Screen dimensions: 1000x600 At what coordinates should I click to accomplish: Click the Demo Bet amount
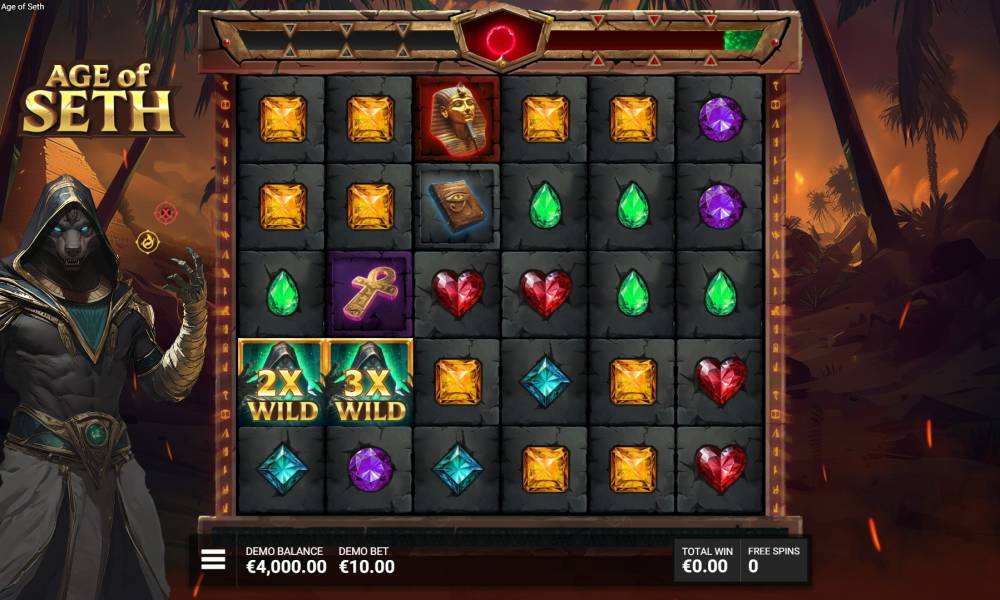pos(366,566)
